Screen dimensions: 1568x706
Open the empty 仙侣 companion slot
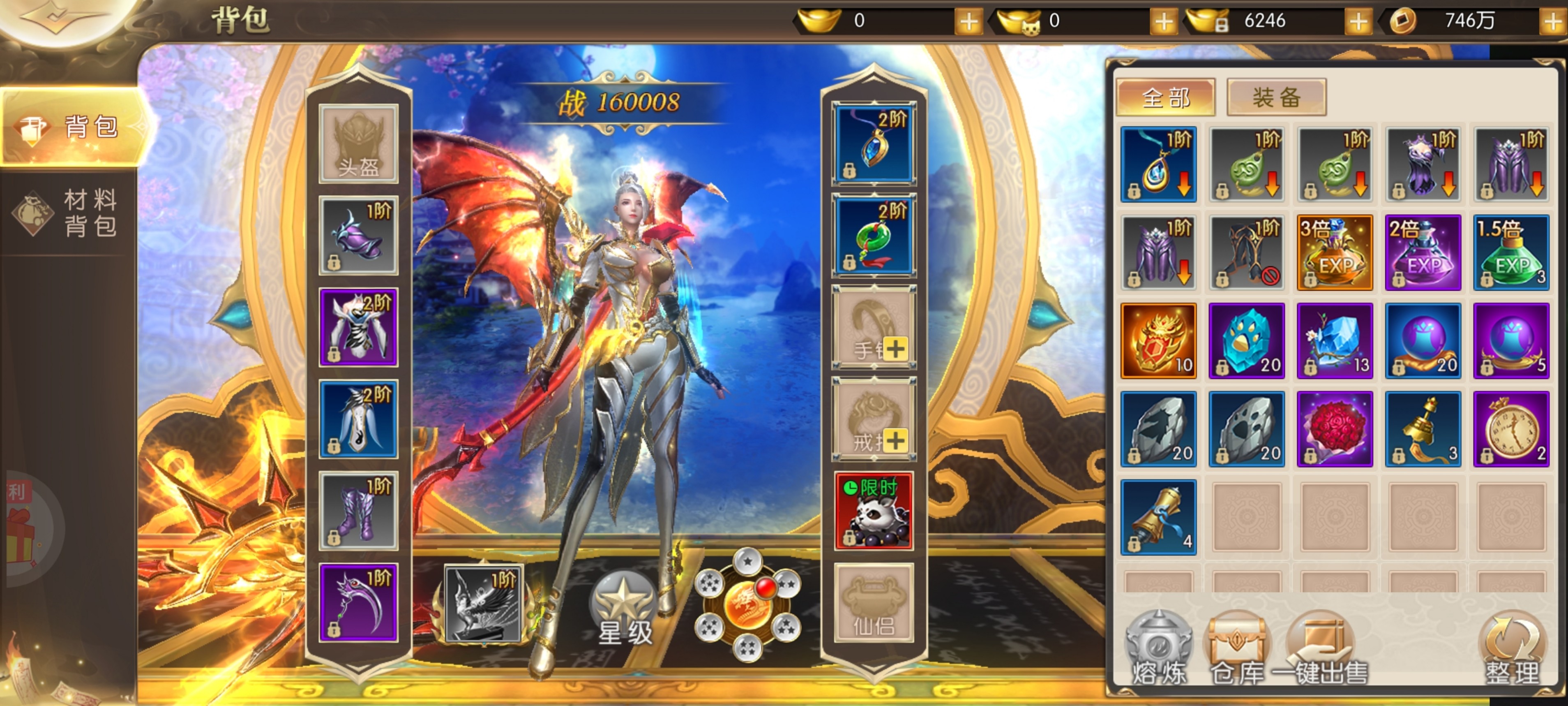pyautogui.click(x=874, y=602)
